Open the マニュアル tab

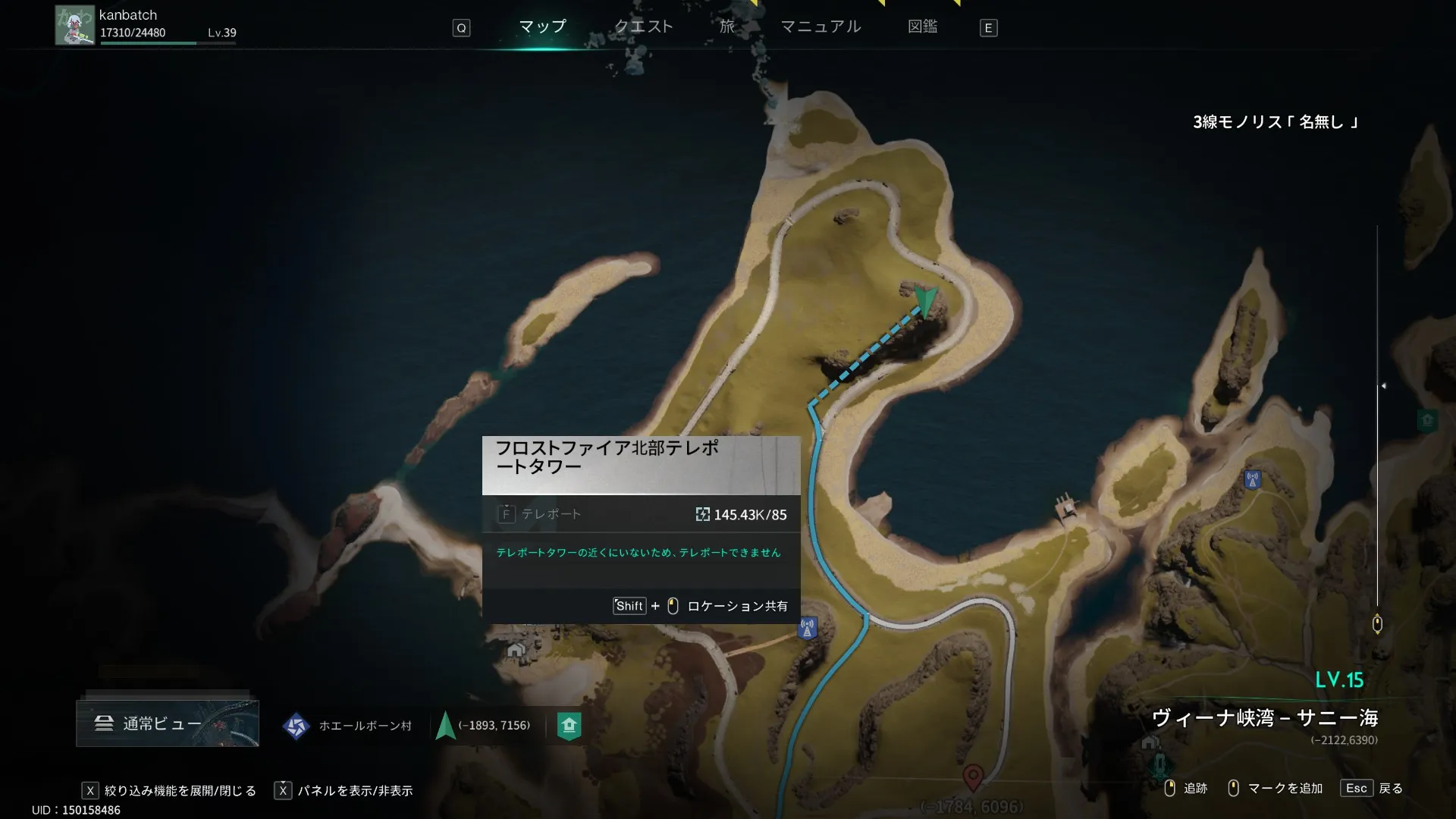821,27
